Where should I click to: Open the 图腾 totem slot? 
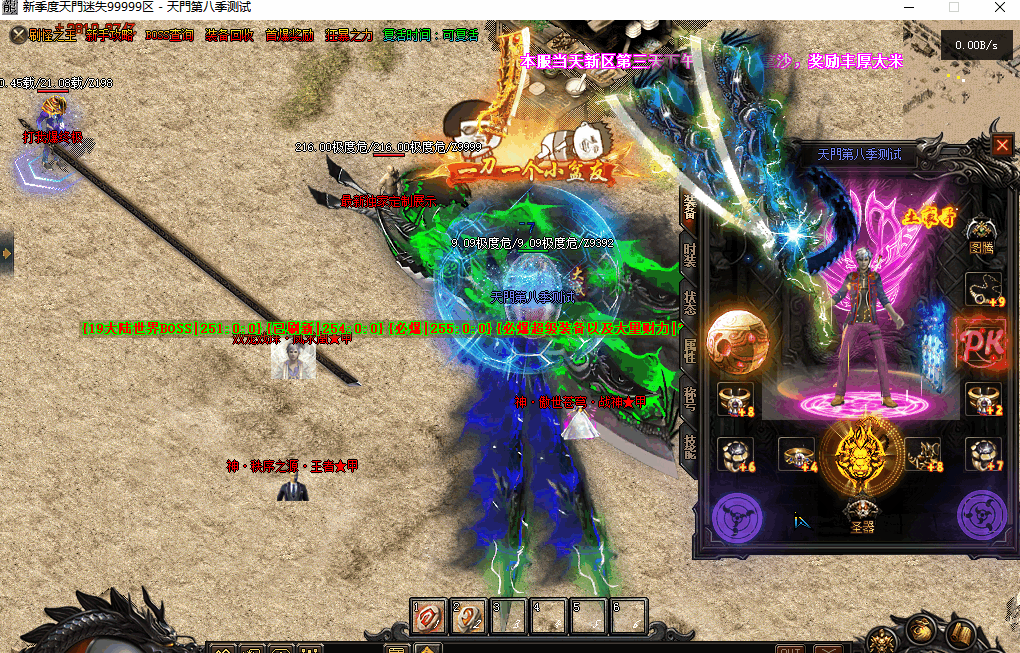coord(982,235)
